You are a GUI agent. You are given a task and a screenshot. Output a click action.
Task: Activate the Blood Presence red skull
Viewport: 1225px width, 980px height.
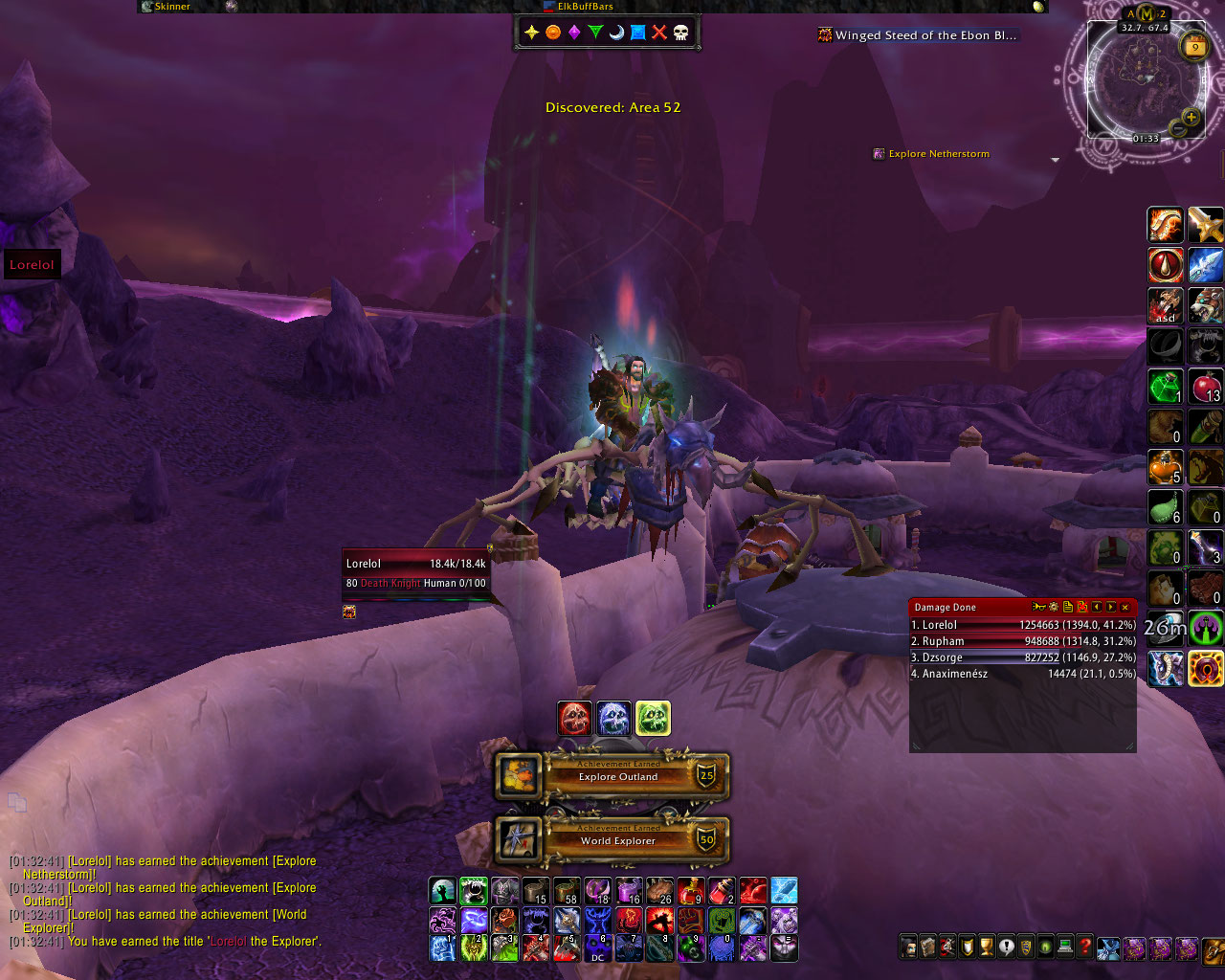tap(575, 719)
